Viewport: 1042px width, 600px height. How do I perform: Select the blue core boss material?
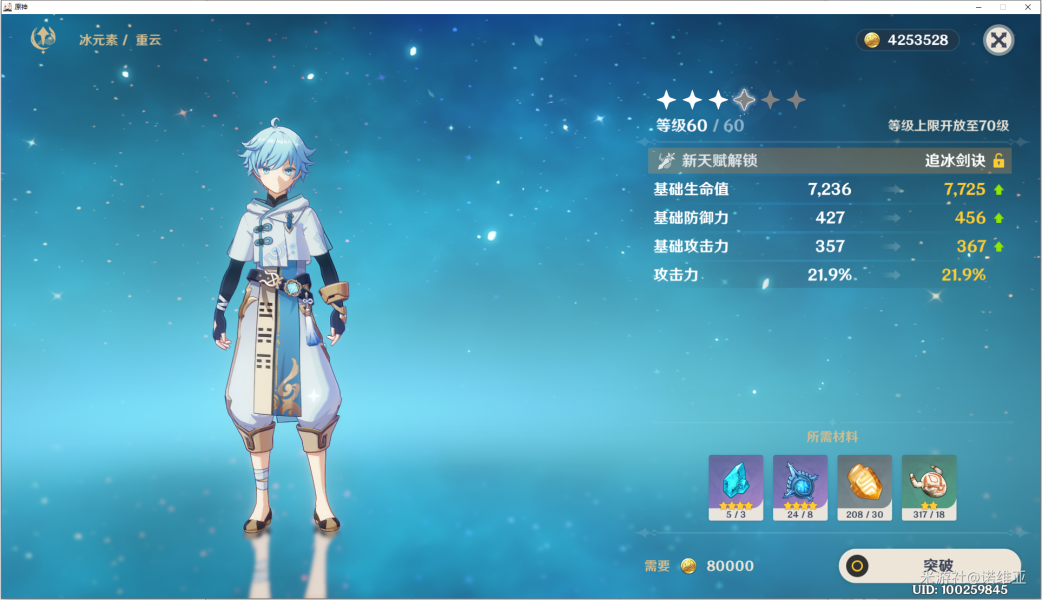tap(800, 487)
